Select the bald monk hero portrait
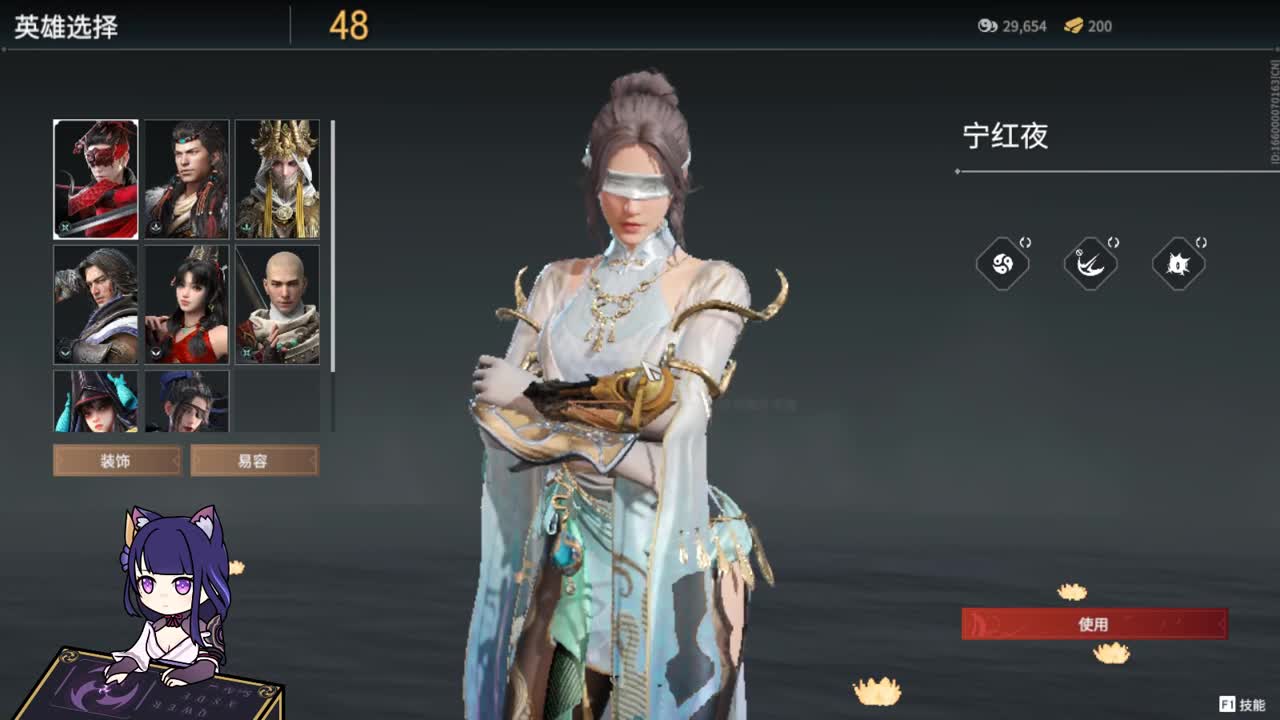 277,303
